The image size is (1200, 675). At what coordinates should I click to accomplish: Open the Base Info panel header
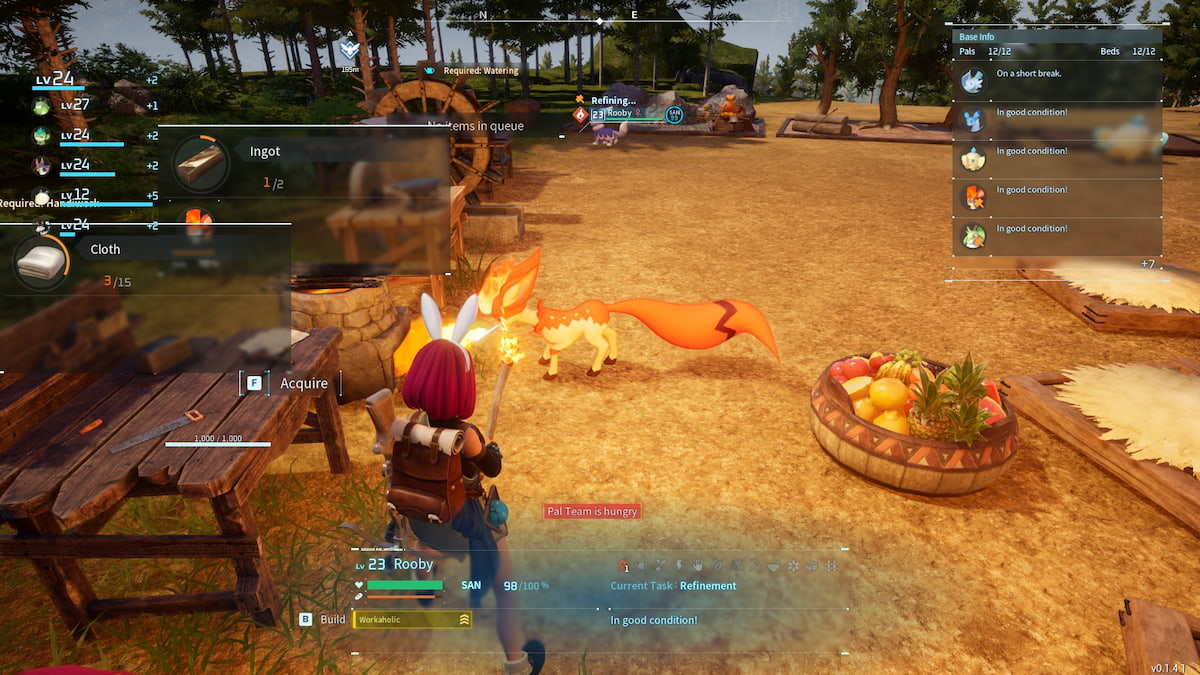coord(977,37)
